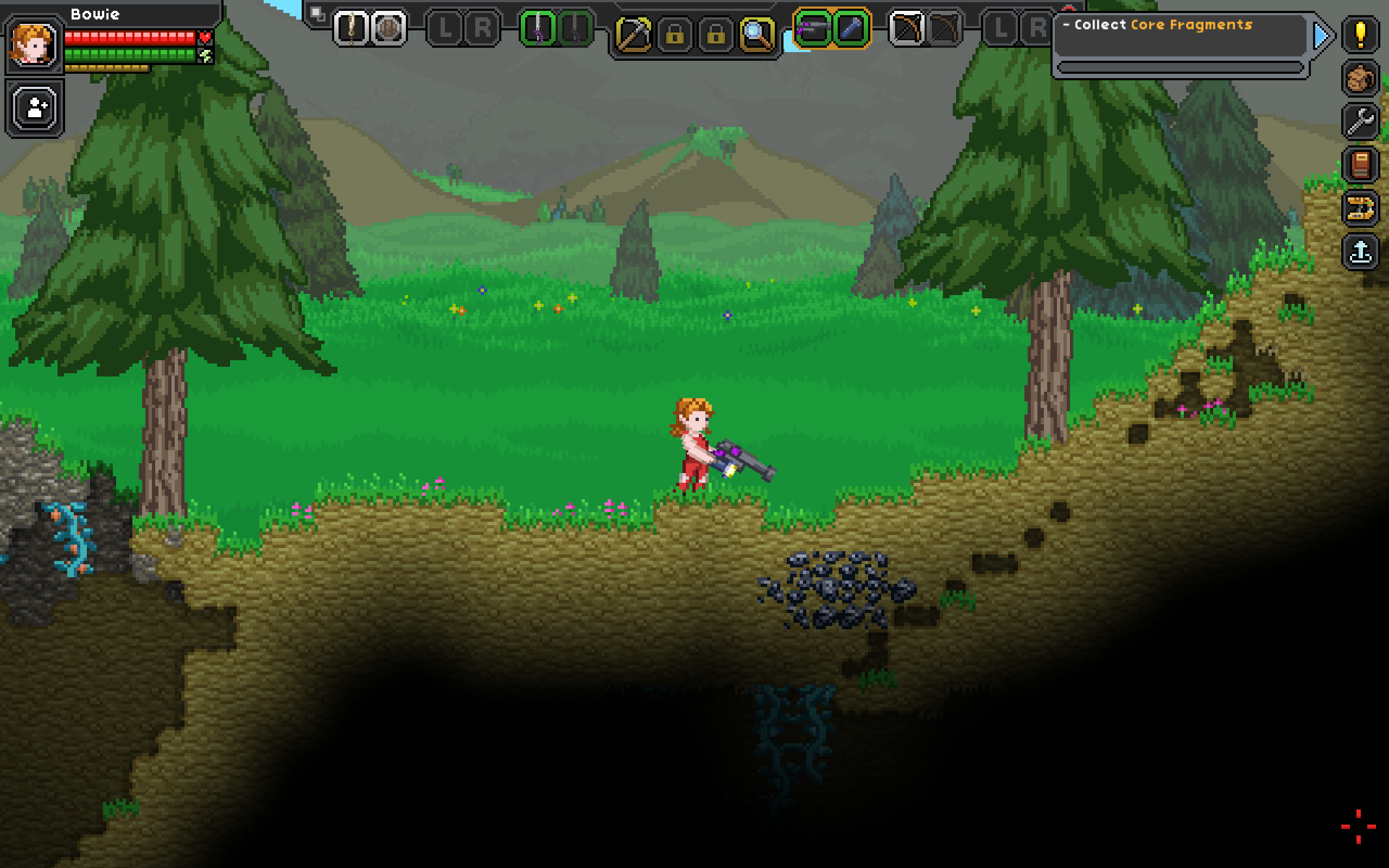
Task: Select the bright purple-hilted dagger slot
Action: coord(537,28)
